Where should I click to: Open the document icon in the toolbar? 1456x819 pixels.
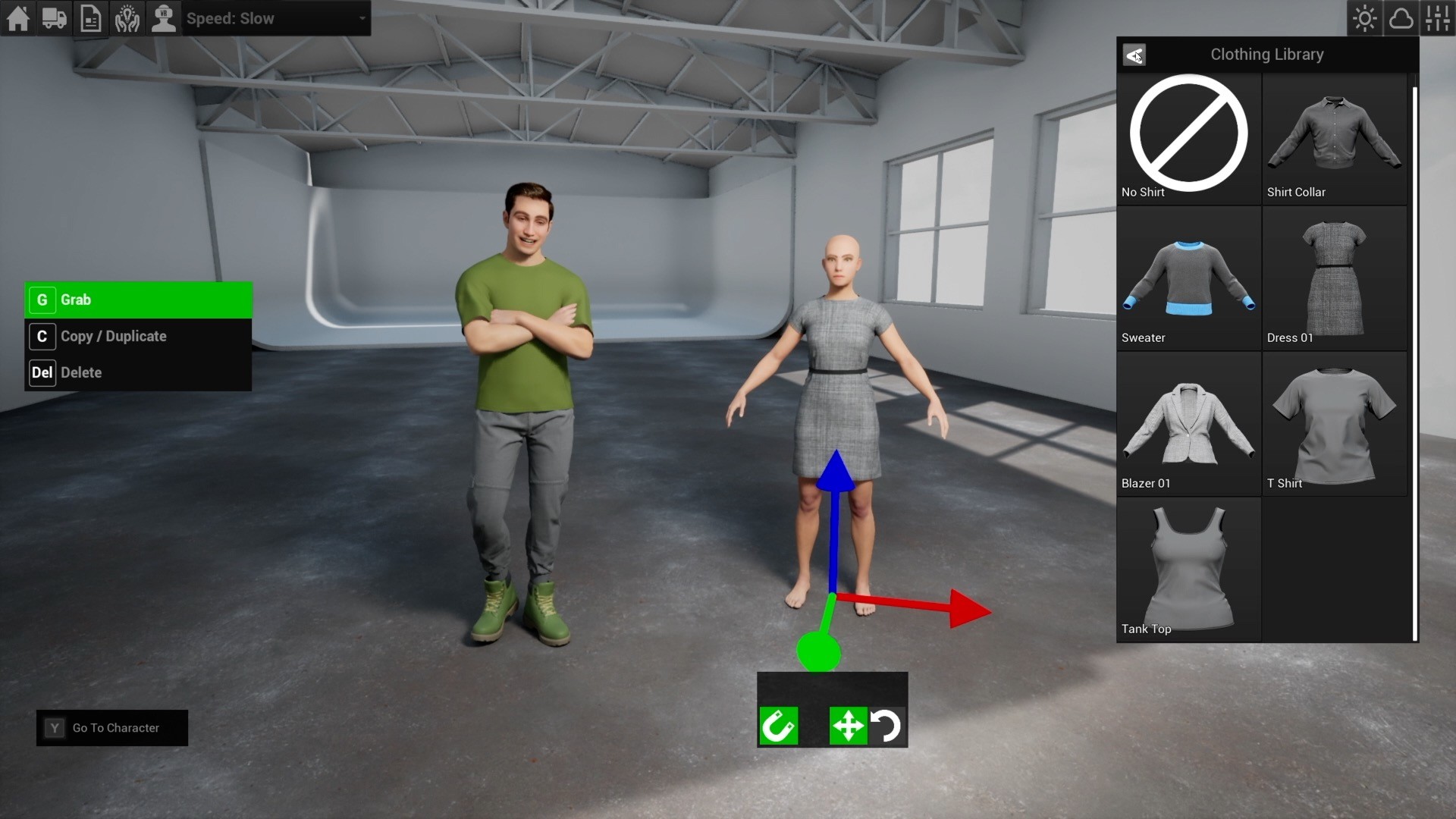point(90,18)
